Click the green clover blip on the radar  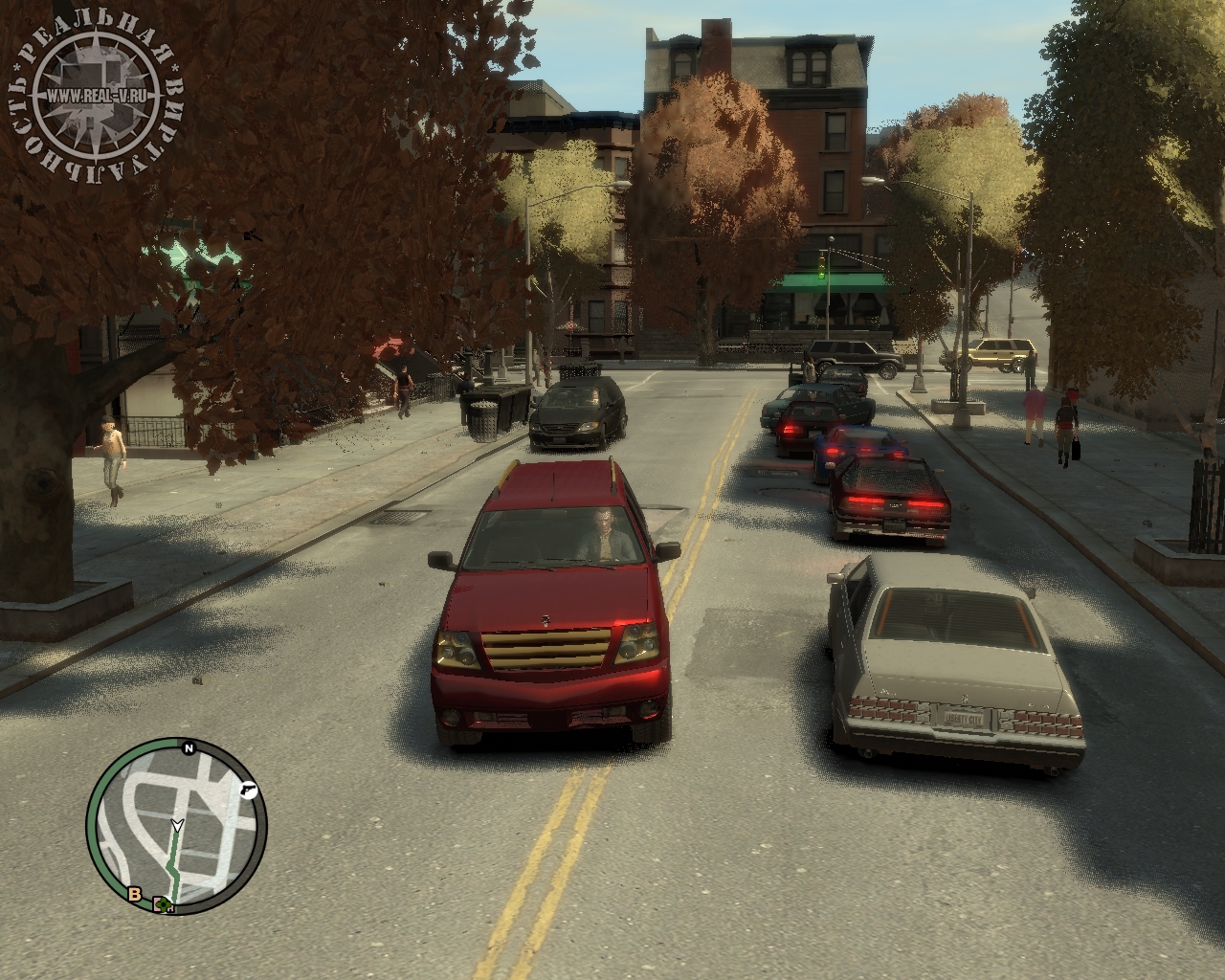pos(164,903)
